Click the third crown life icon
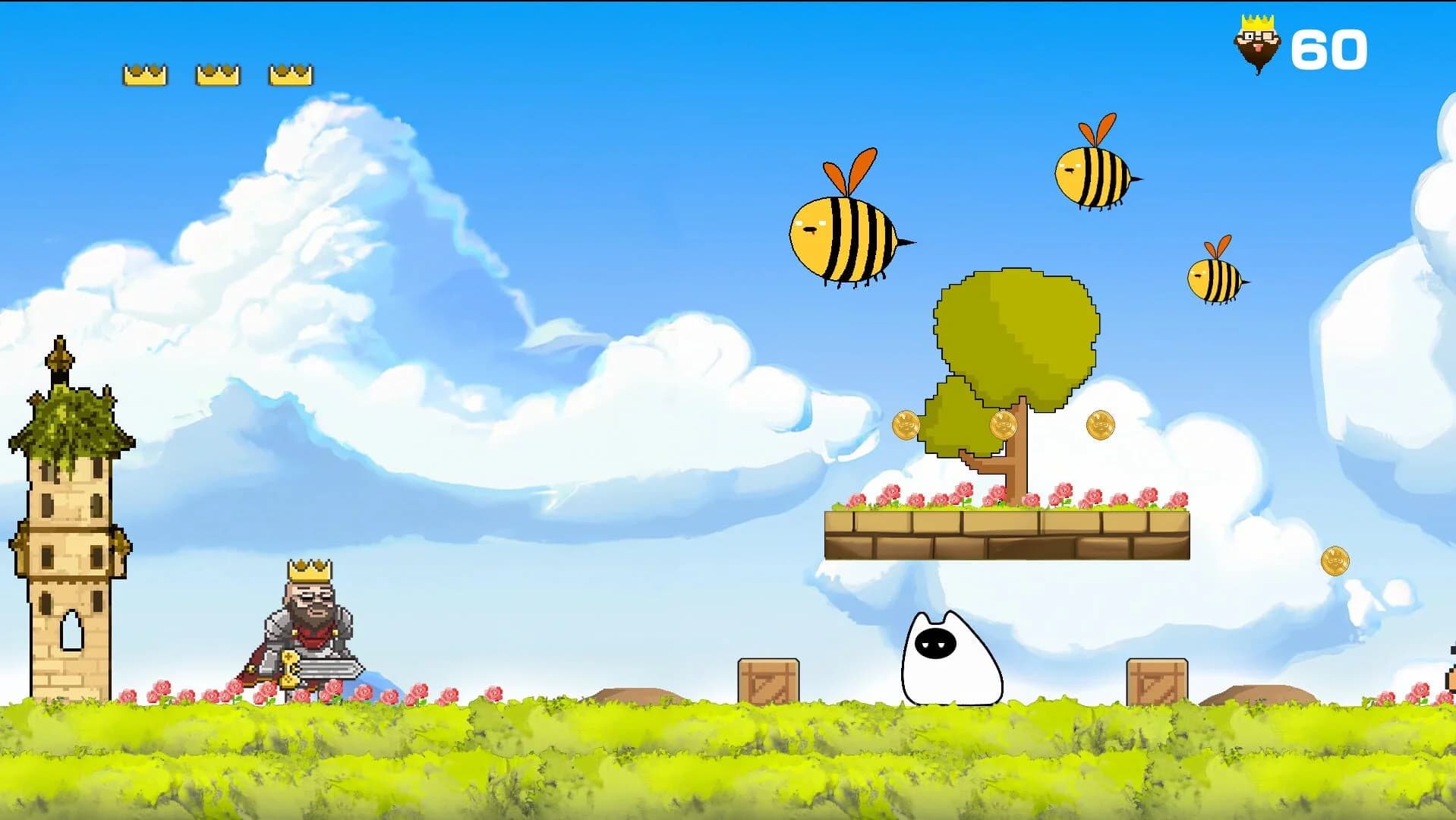Screen dimensions: 1456x820 click(289, 73)
